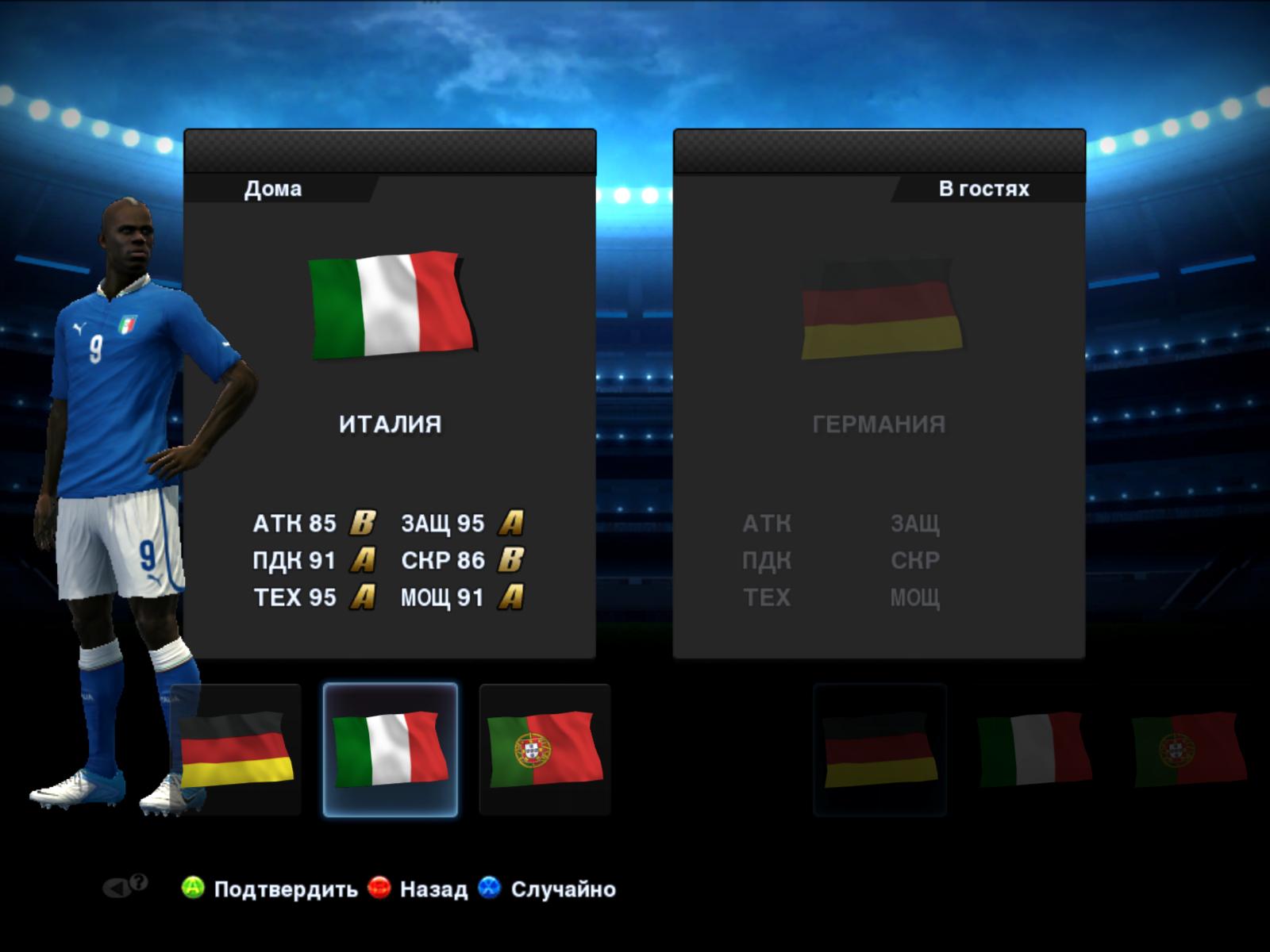Viewport: 1270px width, 952px height.
Task: Pick the dimmed Portugal flag tile for the away team
Action: (x=1187, y=750)
